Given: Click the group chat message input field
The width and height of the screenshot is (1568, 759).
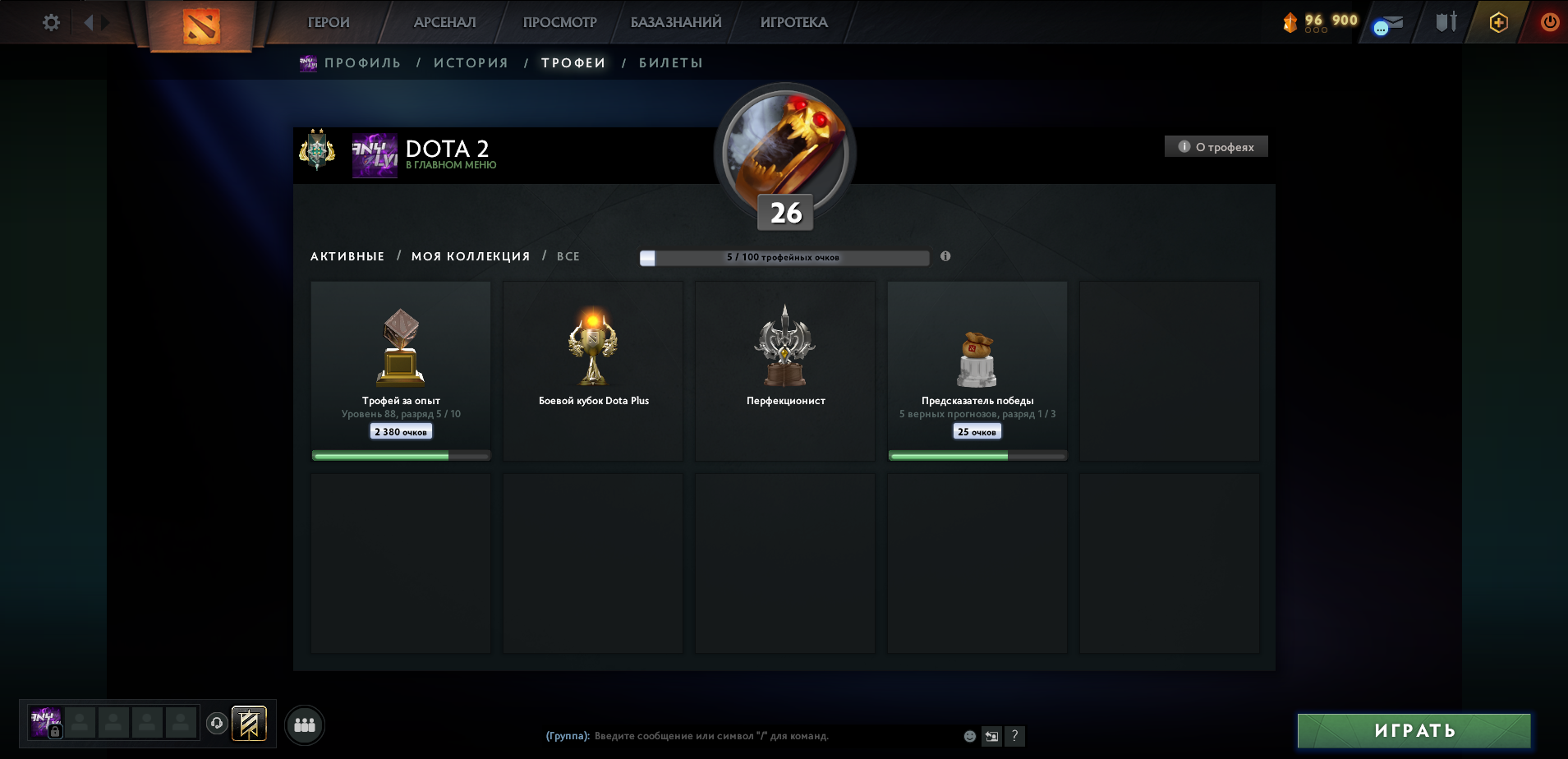Looking at the screenshot, I should coord(739,736).
